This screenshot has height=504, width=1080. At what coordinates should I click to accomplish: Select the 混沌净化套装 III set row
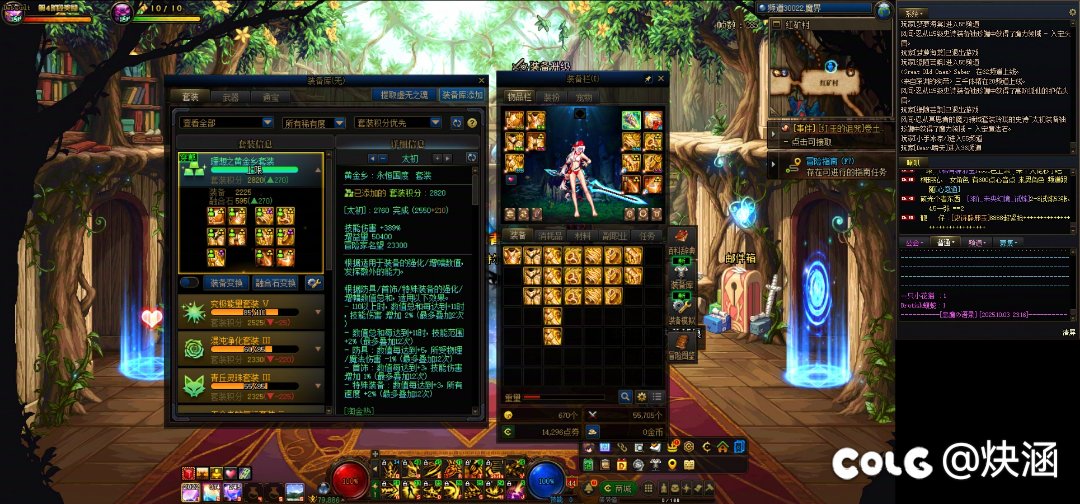coord(250,350)
